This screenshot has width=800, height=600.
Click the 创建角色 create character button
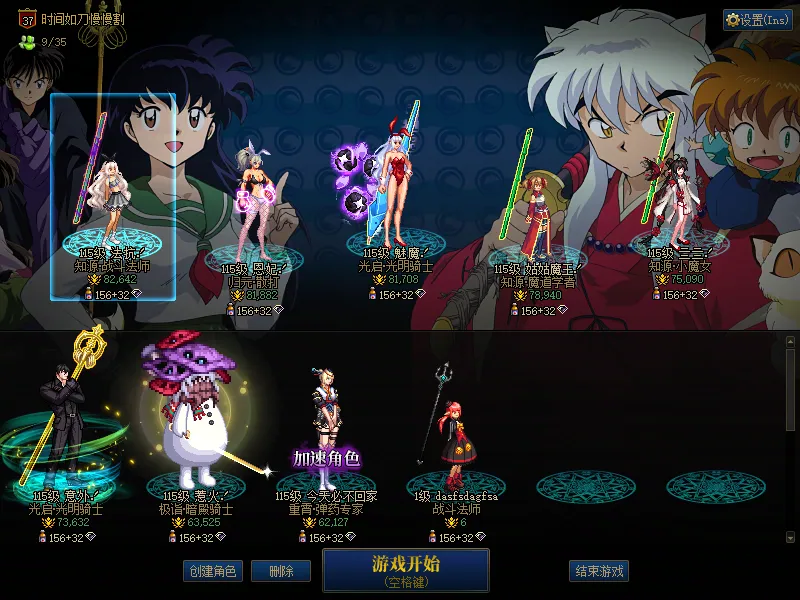pos(211,571)
